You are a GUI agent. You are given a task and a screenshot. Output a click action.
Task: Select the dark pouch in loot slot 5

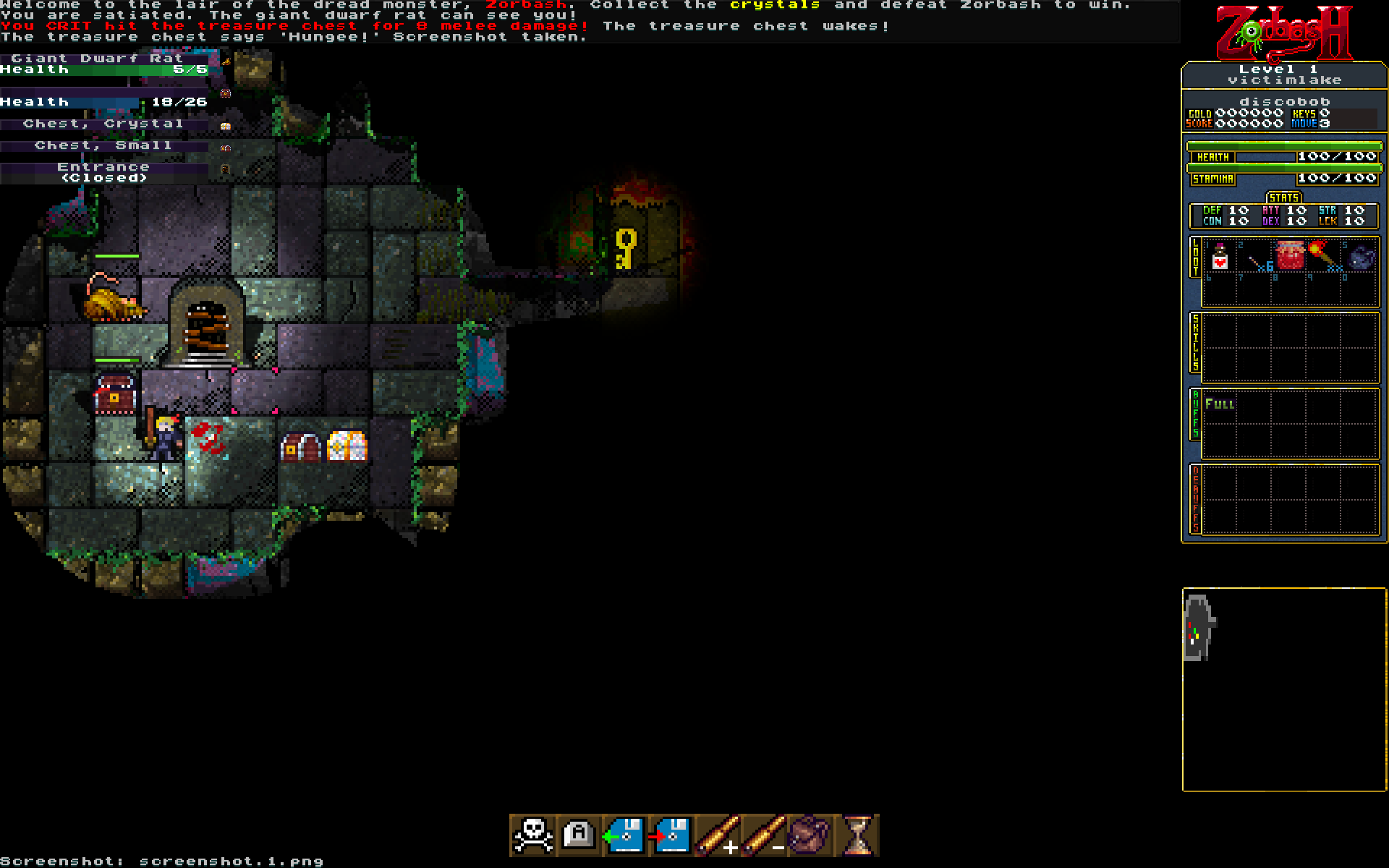[x=1361, y=257]
